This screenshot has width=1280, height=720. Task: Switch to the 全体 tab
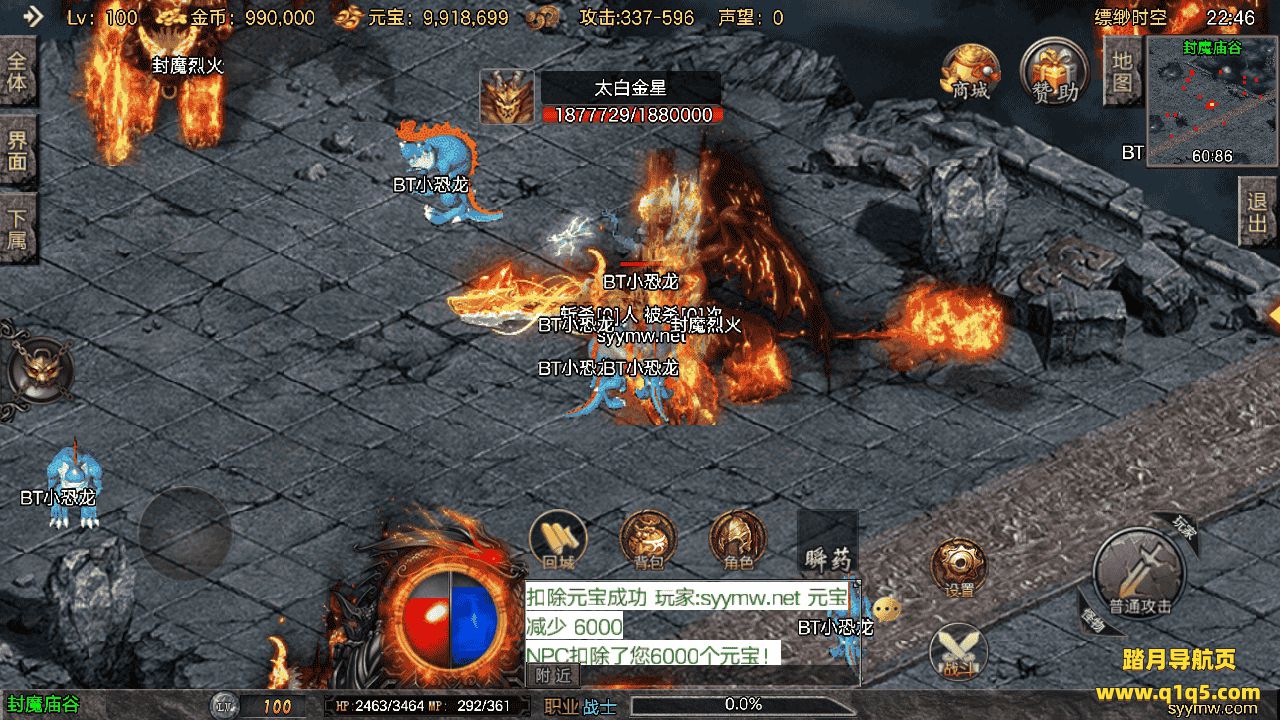pos(17,71)
